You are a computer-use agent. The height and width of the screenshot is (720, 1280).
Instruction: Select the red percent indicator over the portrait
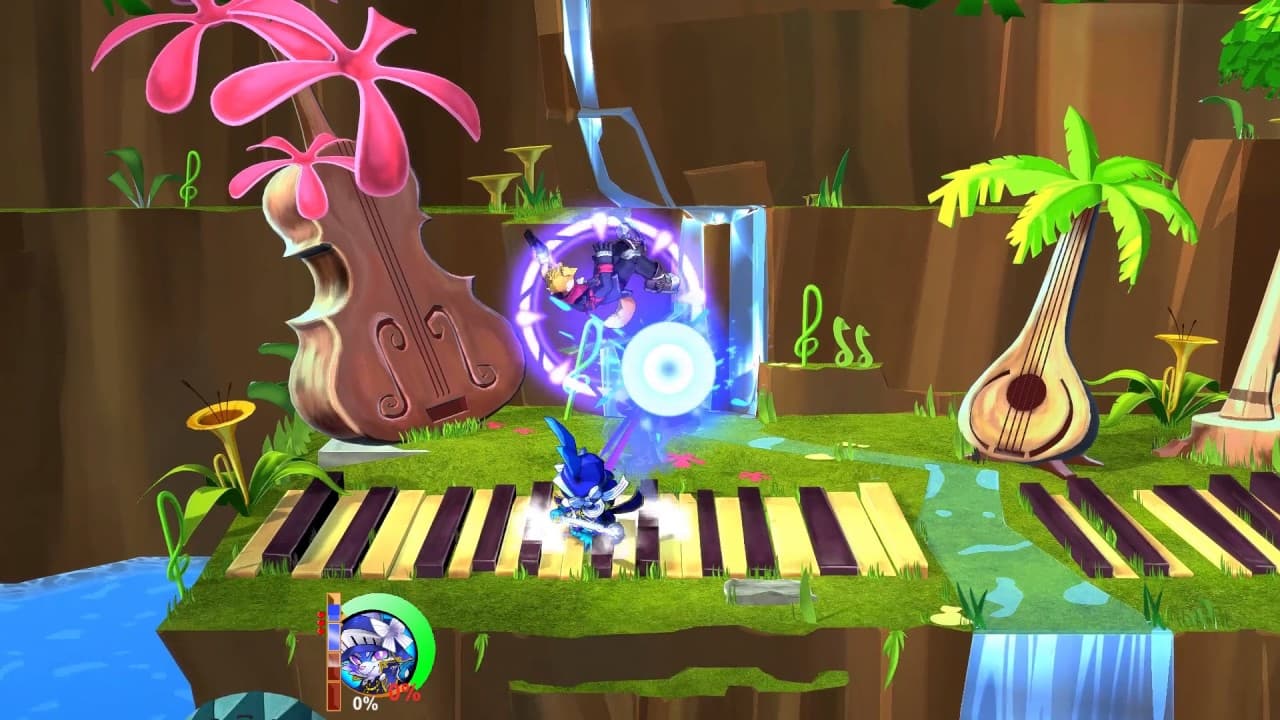404,693
